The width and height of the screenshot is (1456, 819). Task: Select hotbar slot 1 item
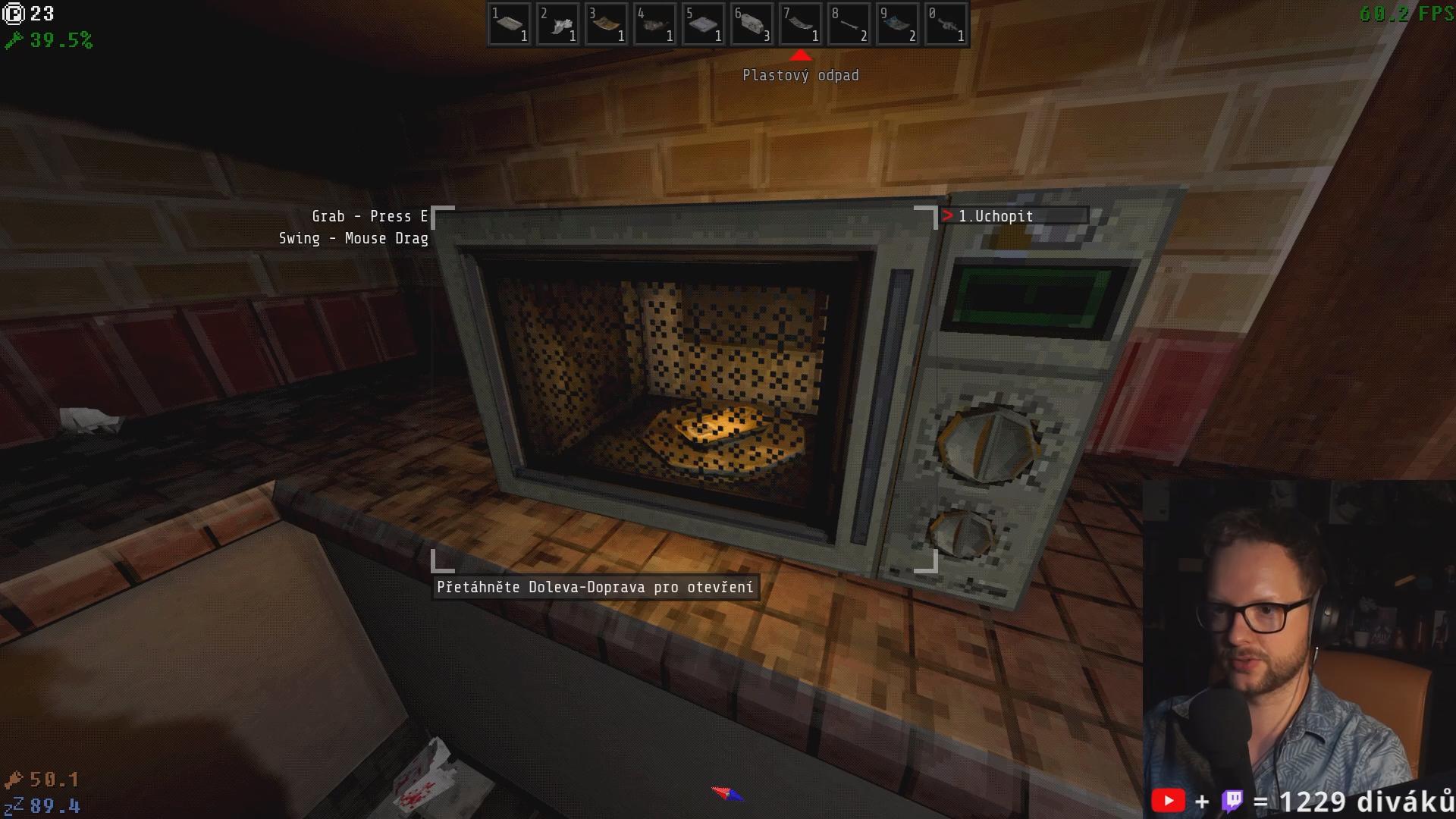(x=510, y=25)
